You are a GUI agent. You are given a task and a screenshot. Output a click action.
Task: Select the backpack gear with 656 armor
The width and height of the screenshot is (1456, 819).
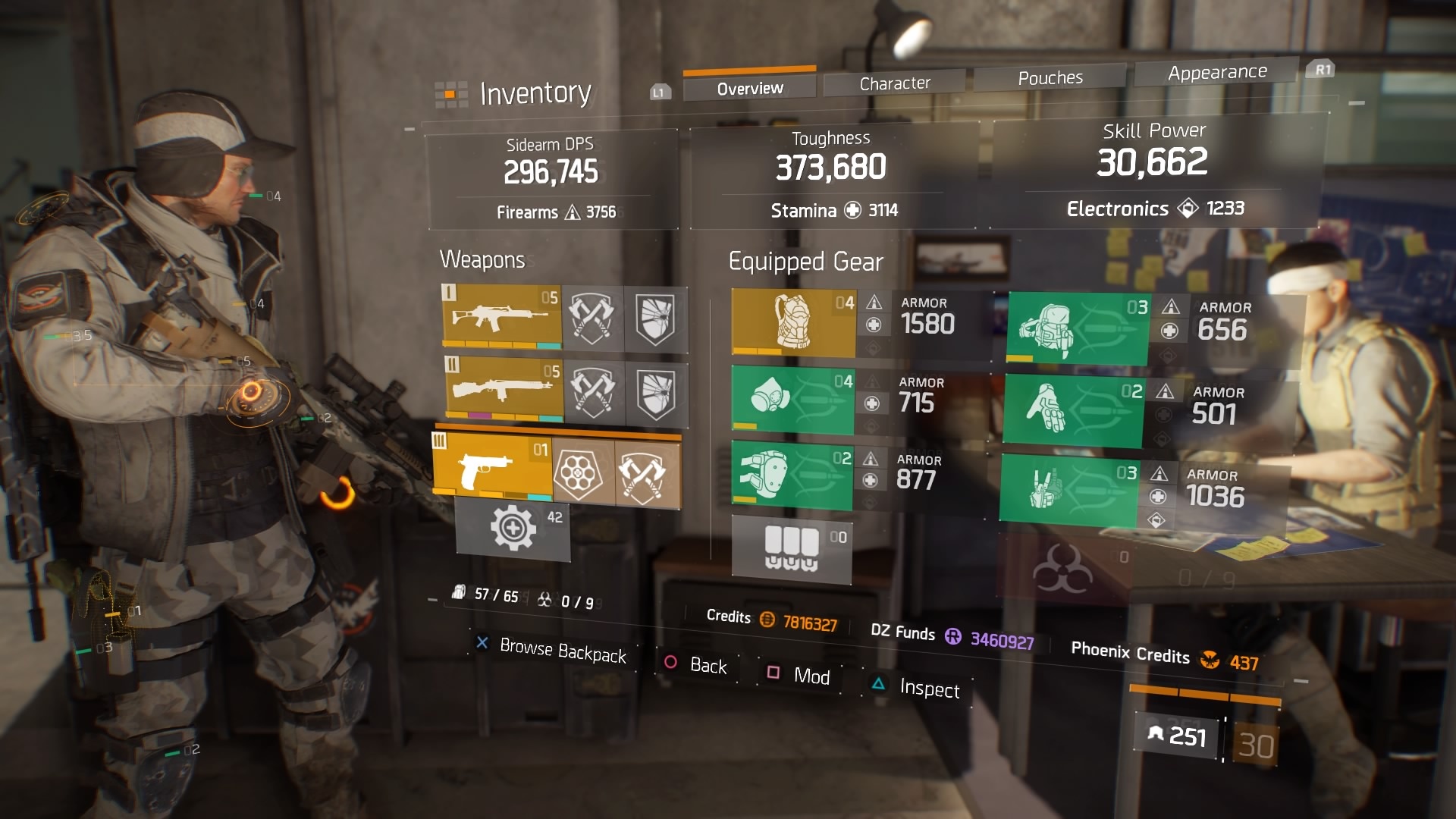coord(1077,329)
